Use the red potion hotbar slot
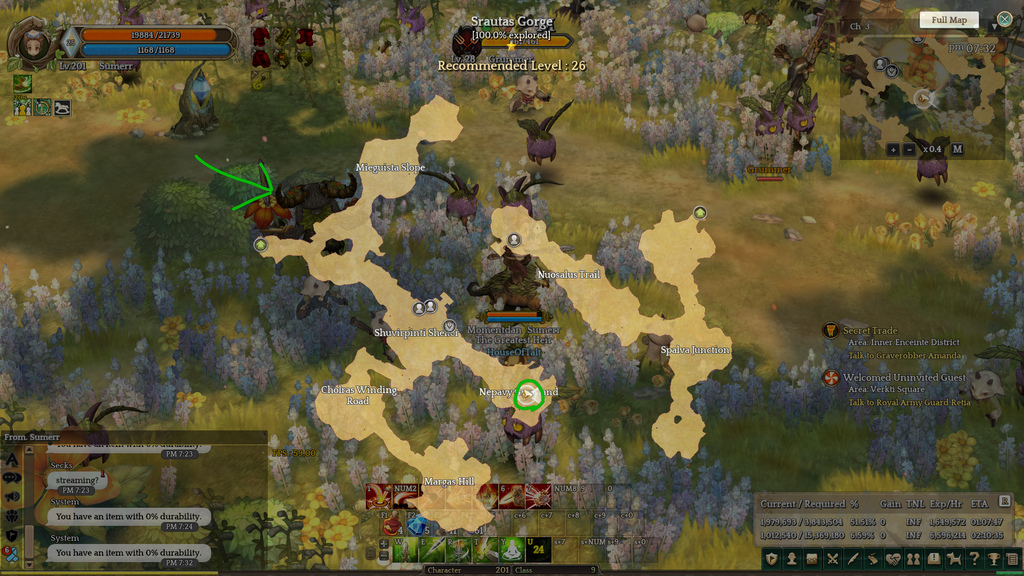The width and height of the screenshot is (1024, 576). coord(392,524)
